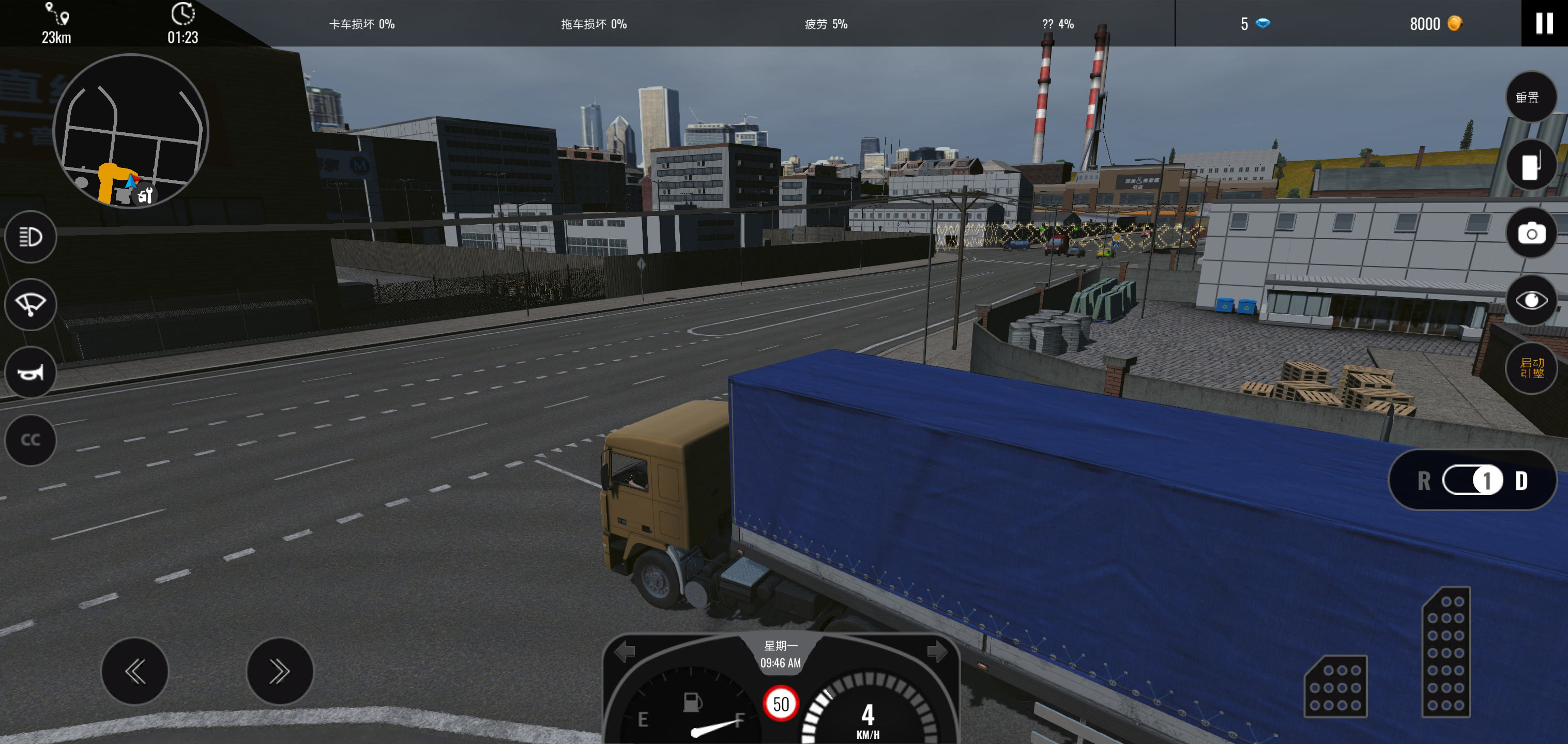Toggle the headlights button
Image resolution: width=1568 pixels, height=744 pixels.
pyautogui.click(x=31, y=237)
